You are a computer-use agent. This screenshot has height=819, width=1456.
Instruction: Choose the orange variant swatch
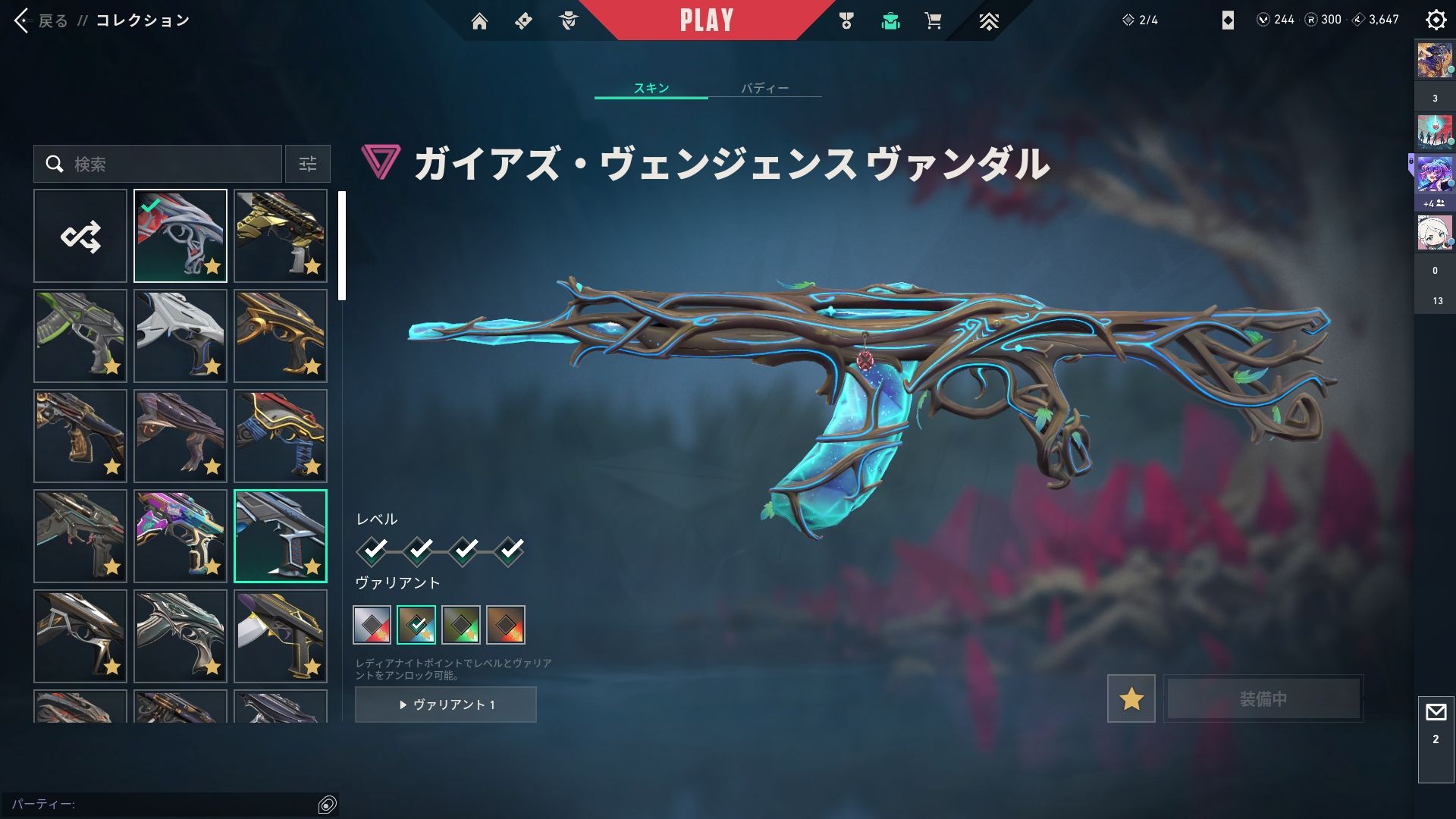[506, 625]
